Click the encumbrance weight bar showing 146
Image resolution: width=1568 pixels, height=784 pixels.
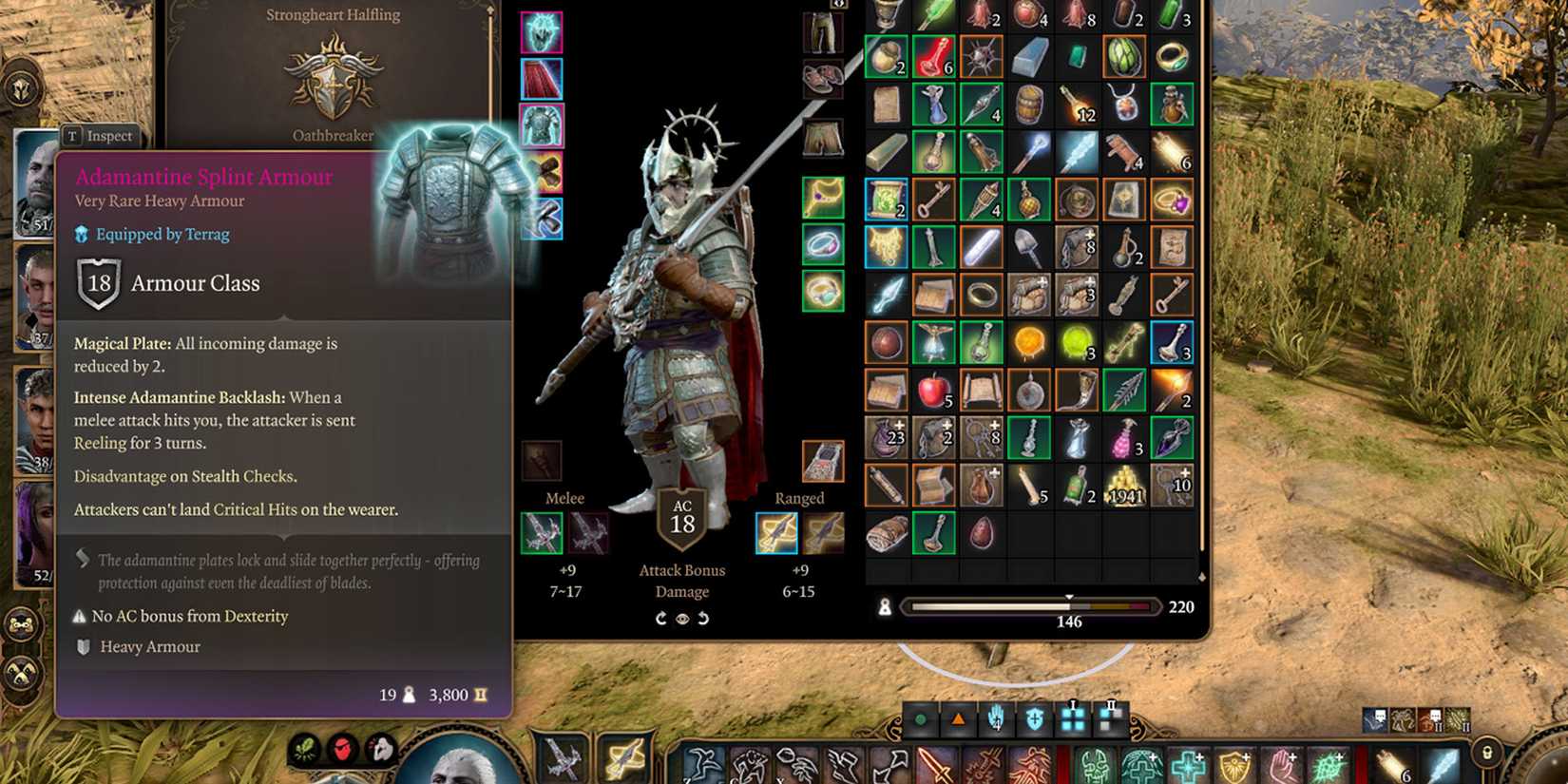click(1031, 606)
